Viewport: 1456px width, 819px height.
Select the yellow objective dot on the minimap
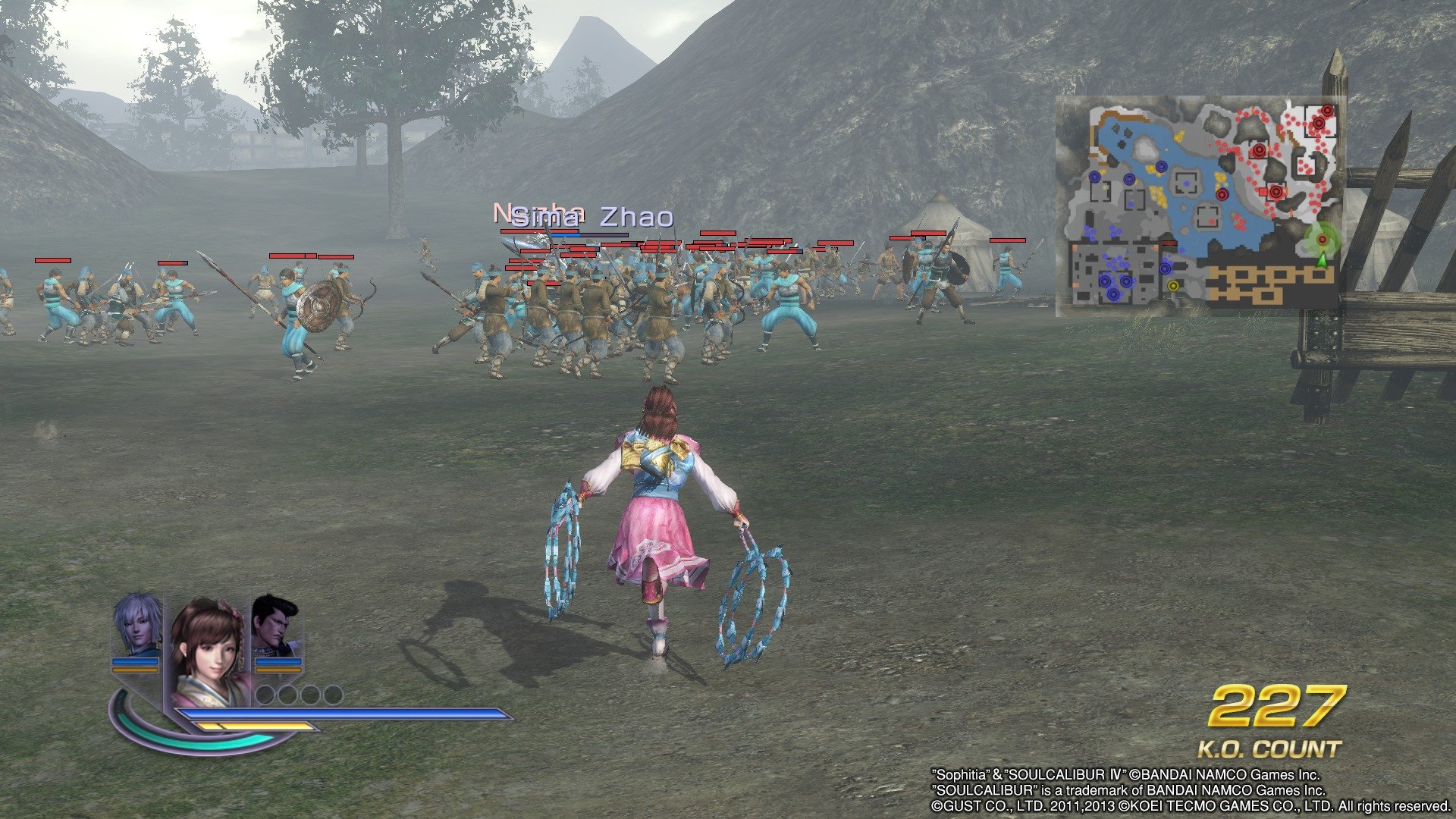[1173, 286]
